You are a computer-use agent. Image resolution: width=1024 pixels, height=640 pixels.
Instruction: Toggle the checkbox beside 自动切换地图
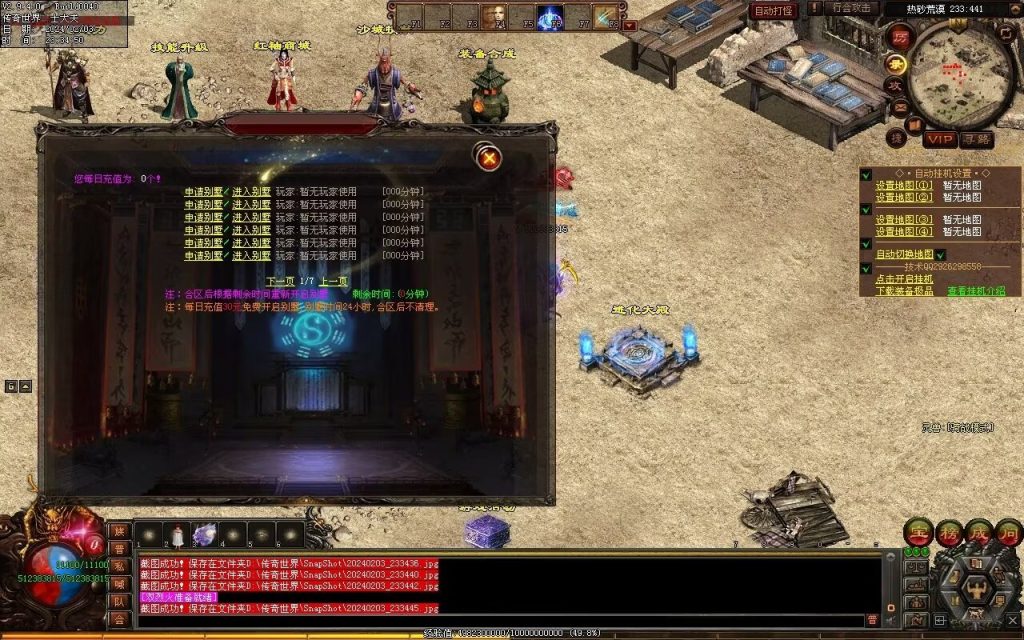pos(940,255)
